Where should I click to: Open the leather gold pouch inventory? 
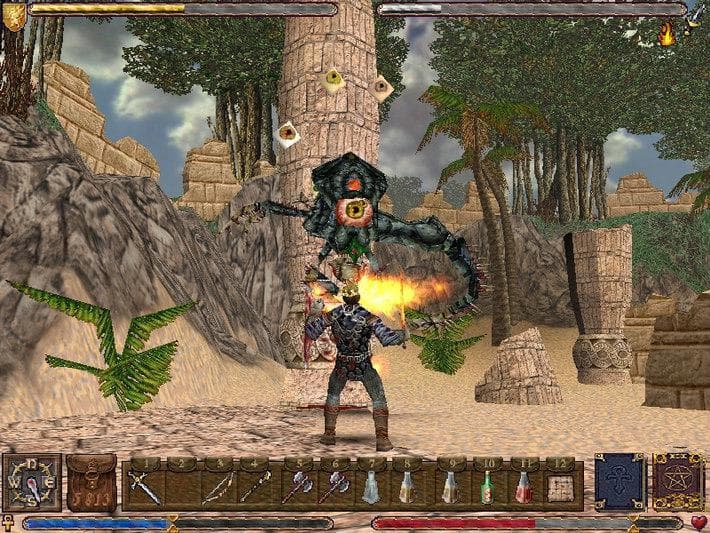point(91,484)
